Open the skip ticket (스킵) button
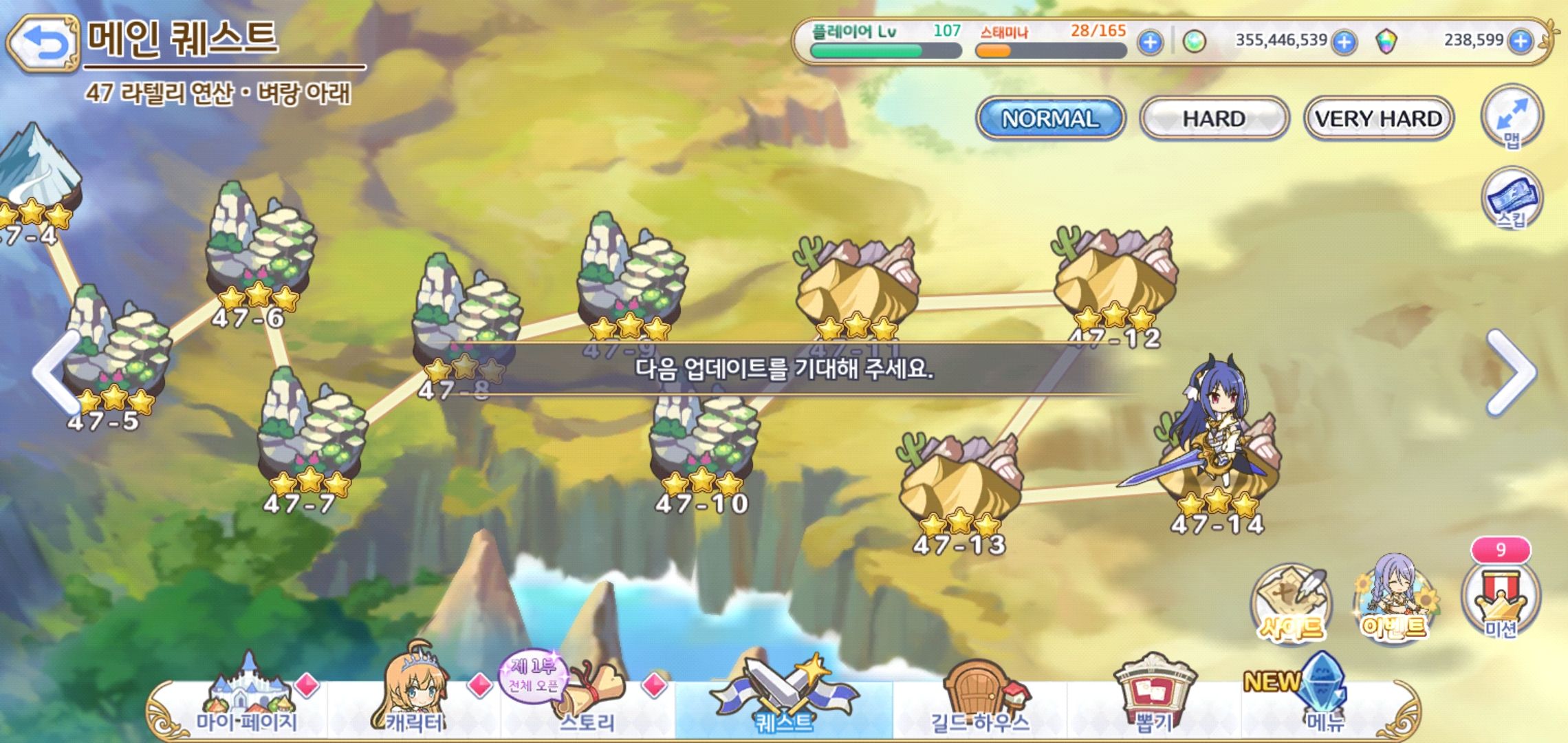Screen dimensions: 1568x743 1511,200
